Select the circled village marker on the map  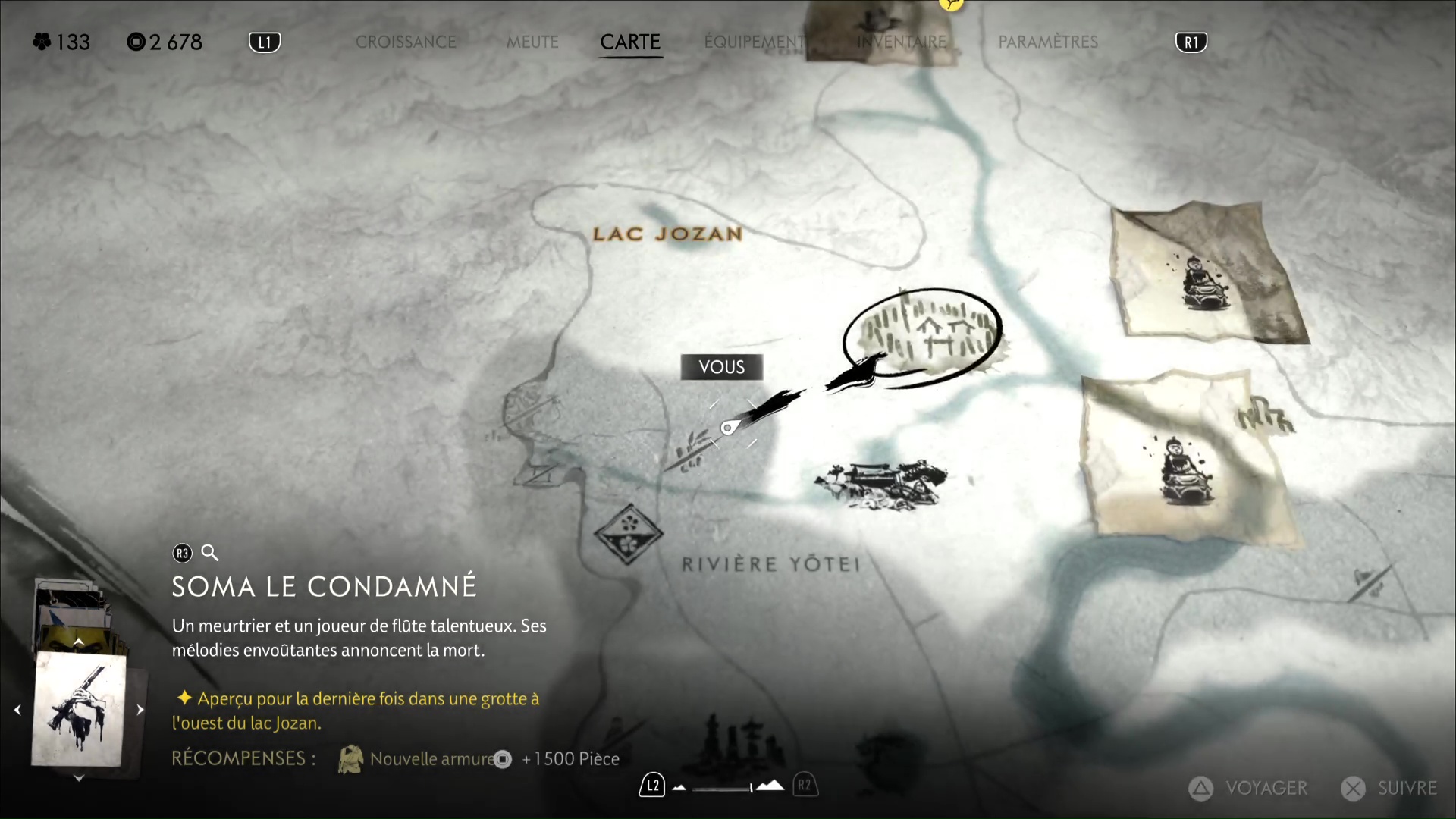pyautogui.click(x=923, y=337)
